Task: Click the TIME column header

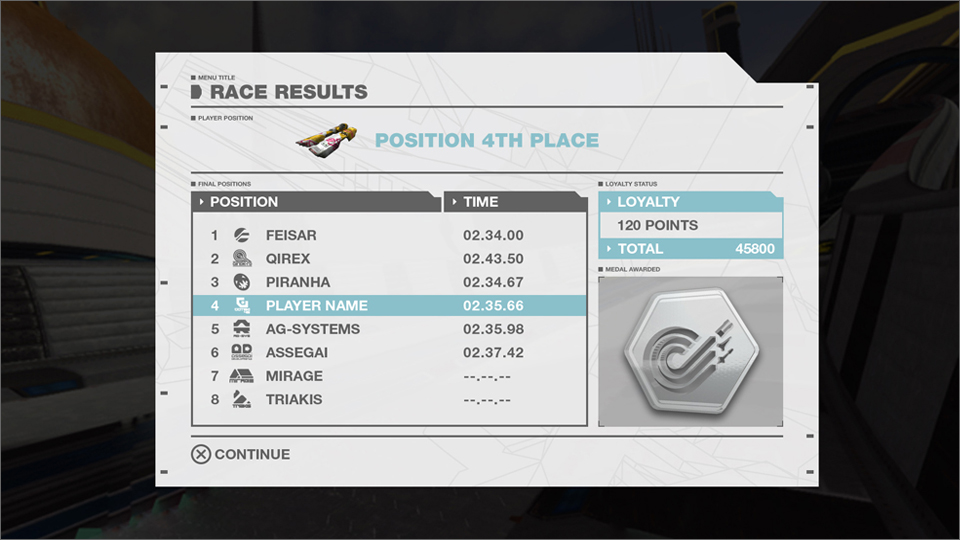Action: tap(514, 202)
